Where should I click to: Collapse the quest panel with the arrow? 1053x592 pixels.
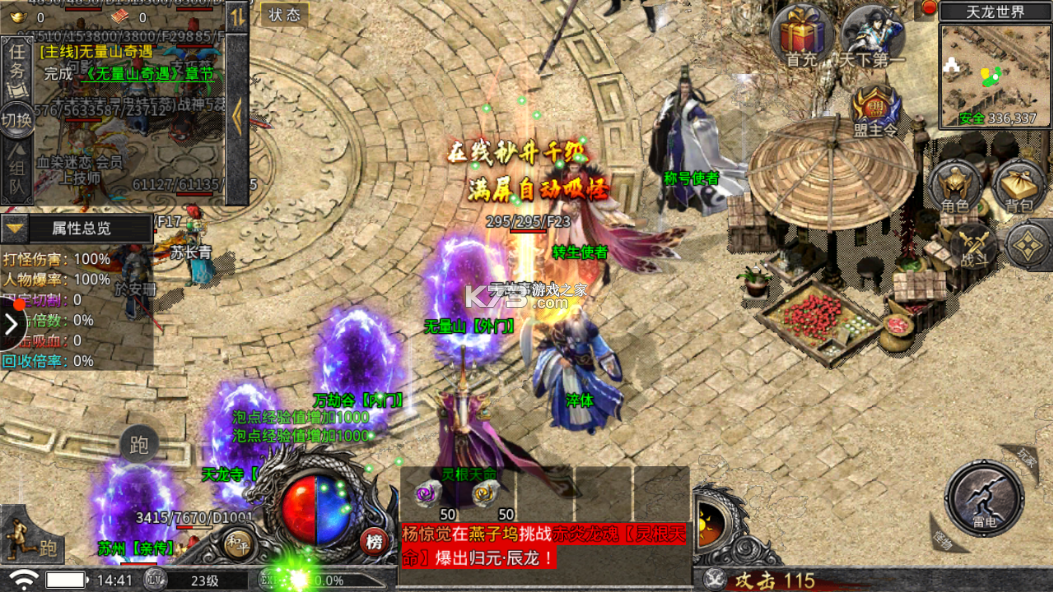(237, 115)
